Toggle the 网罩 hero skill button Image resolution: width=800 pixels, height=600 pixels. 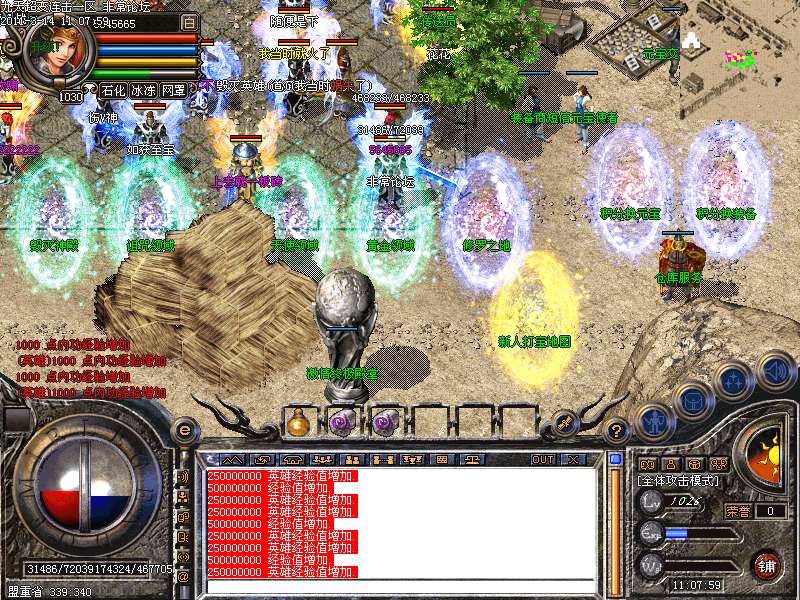pos(174,90)
